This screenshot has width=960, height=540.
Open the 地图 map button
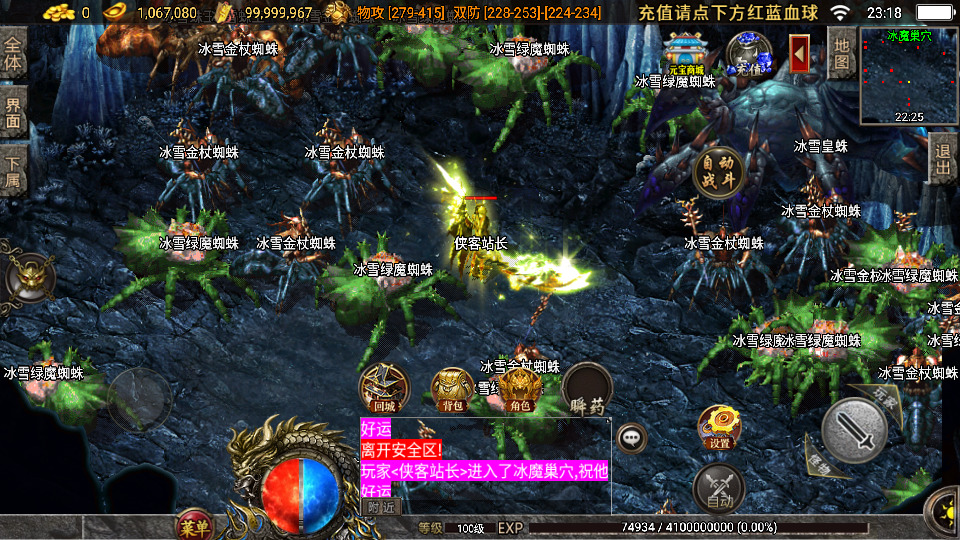pyautogui.click(x=842, y=52)
